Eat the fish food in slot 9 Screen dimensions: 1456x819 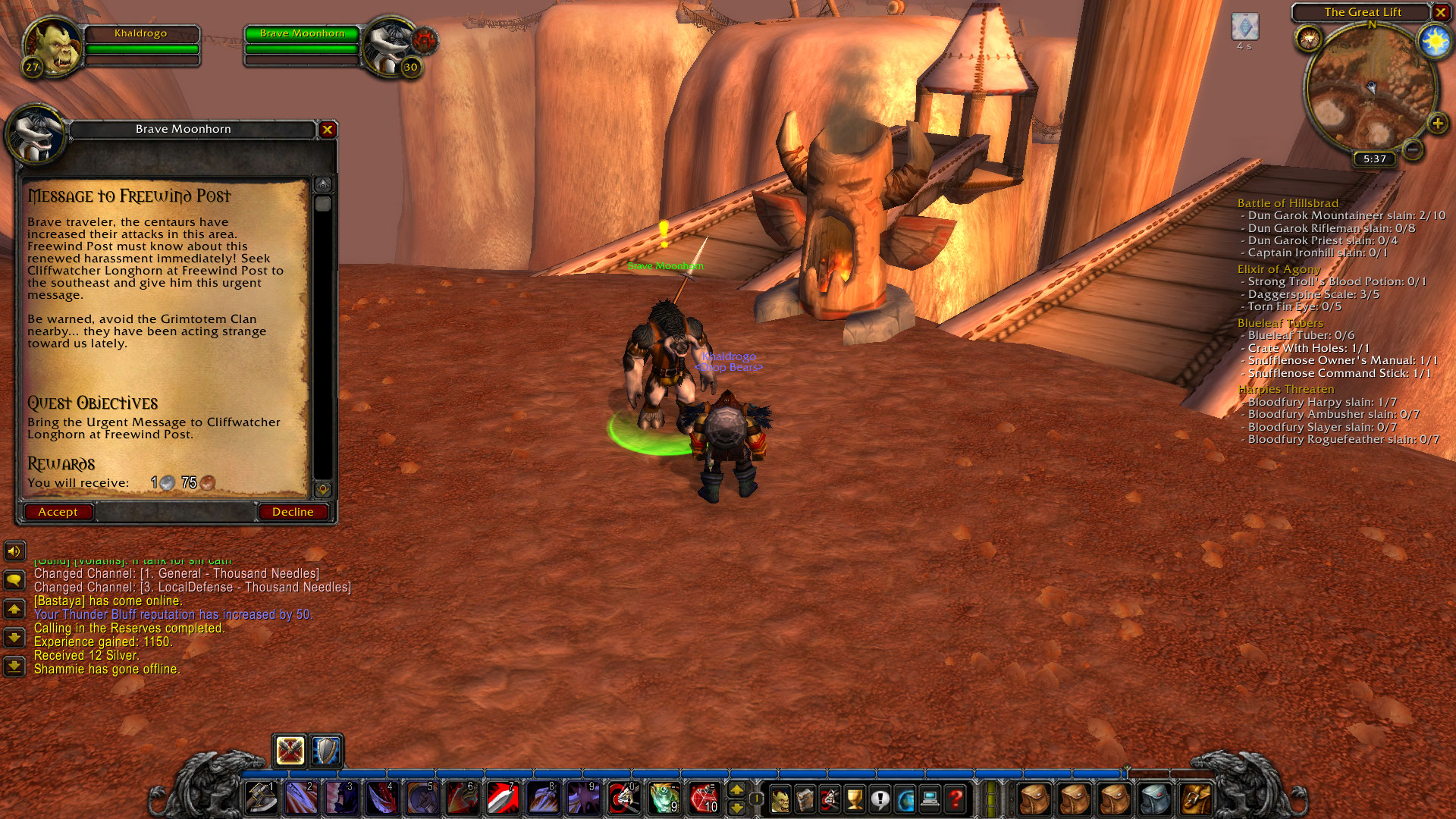(664, 799)
